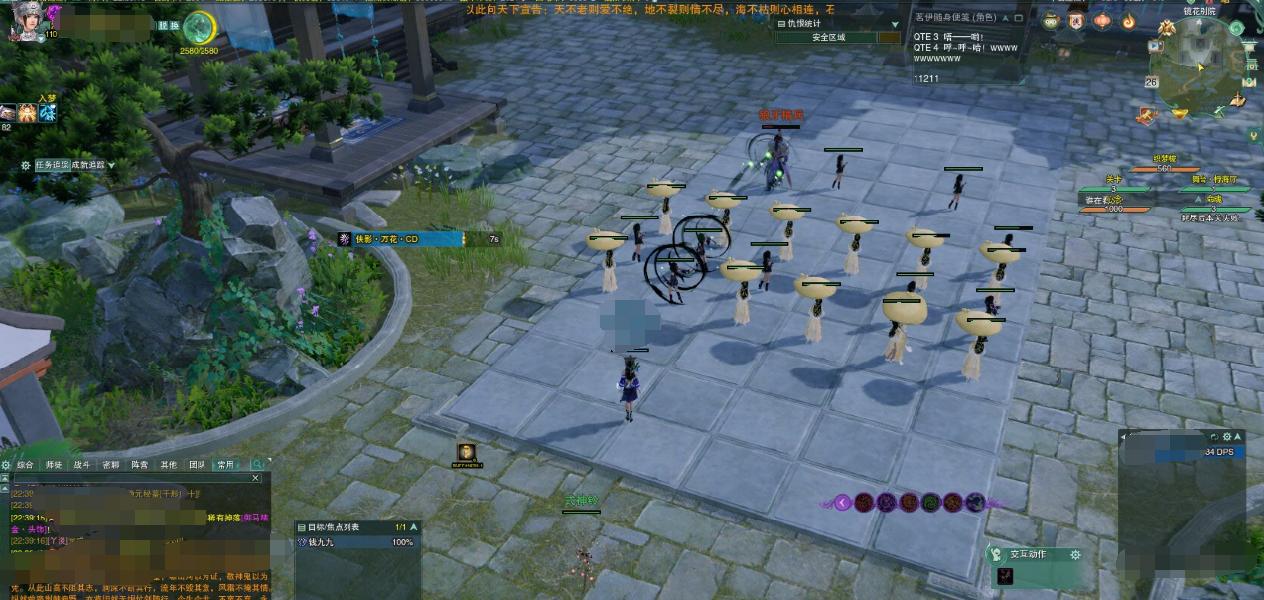This screenshot has height=600, width=1264.
Task: Open the 交互动作 settings gear
Action: point(1075,555)
